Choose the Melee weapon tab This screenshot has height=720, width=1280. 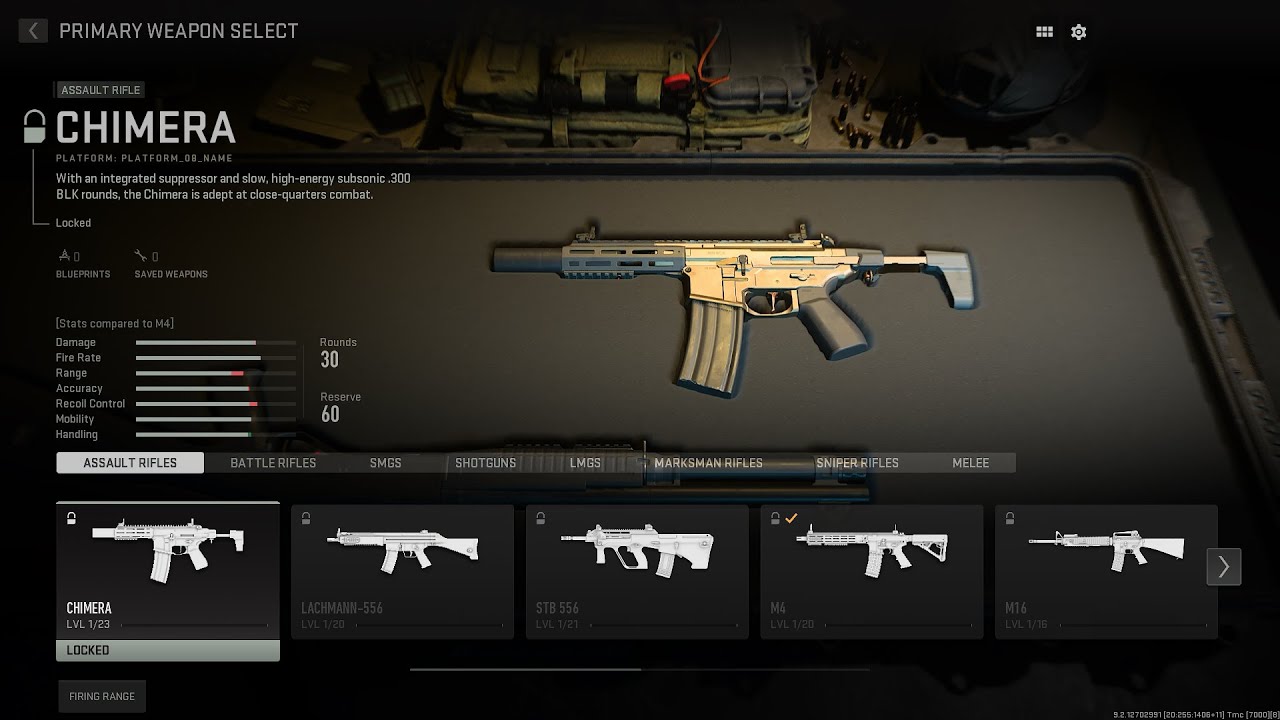tap(970, 463)
